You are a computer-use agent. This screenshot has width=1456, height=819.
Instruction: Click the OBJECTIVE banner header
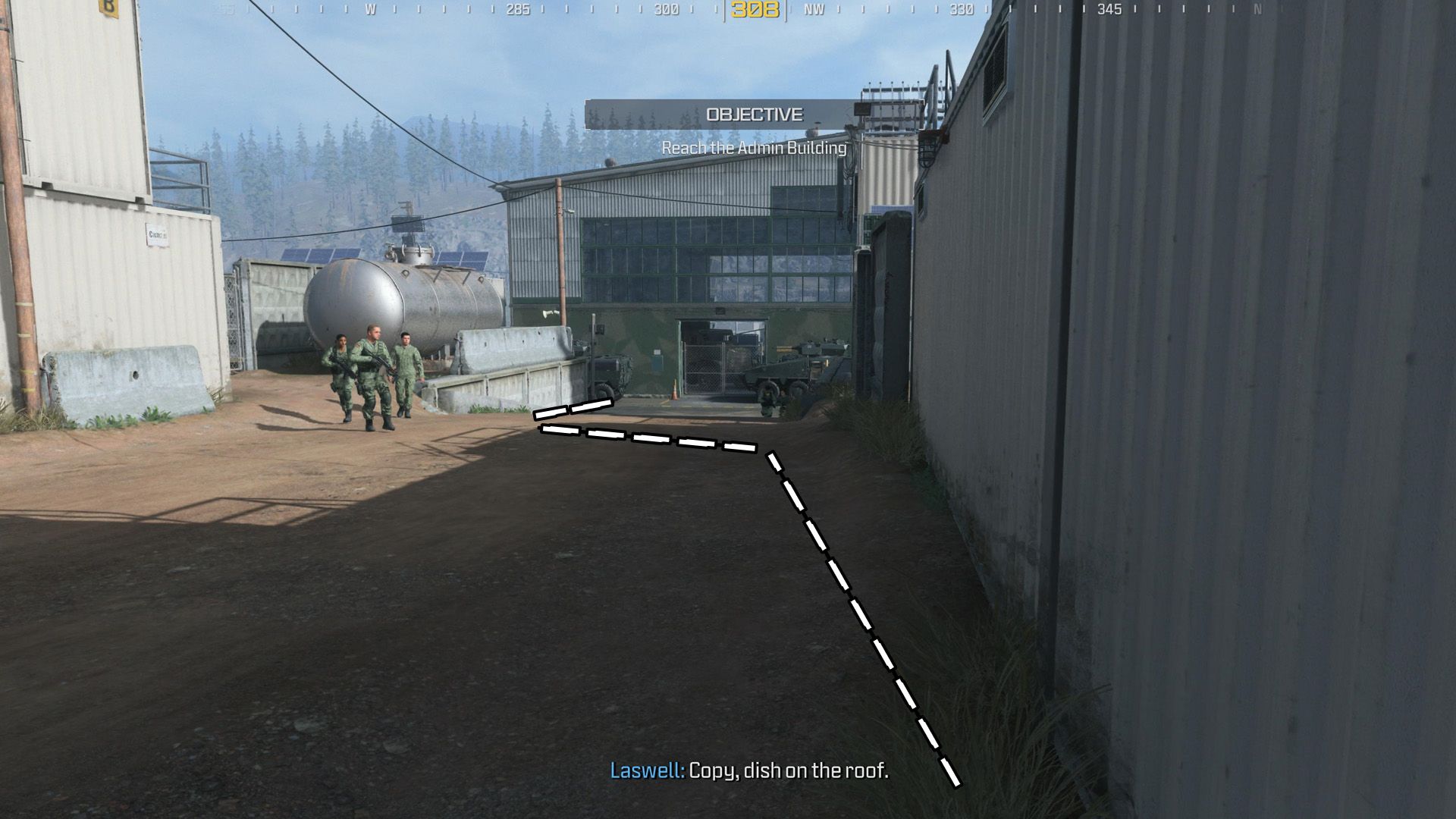click(755, 115)
